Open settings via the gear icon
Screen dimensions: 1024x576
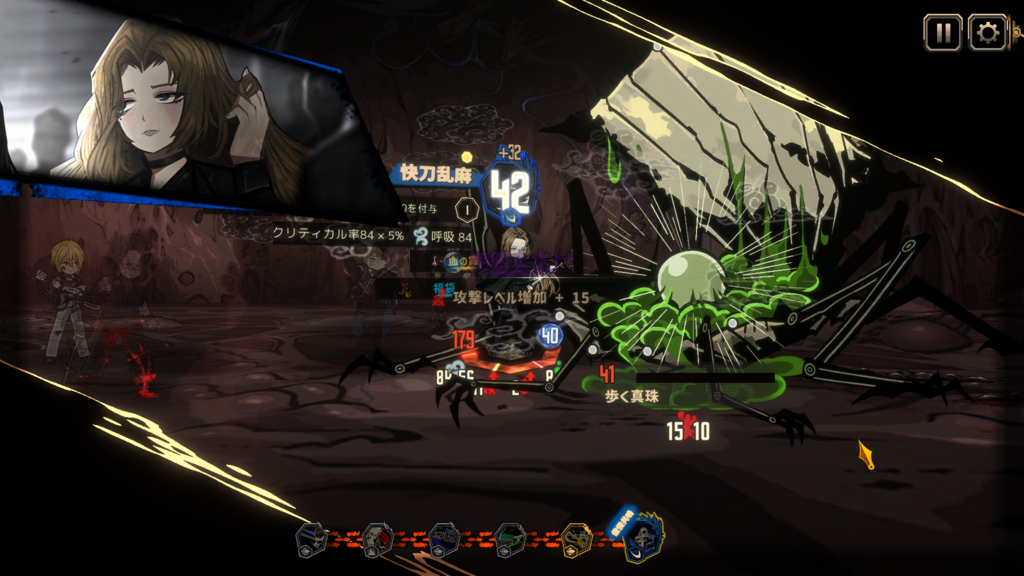(987, 32)
